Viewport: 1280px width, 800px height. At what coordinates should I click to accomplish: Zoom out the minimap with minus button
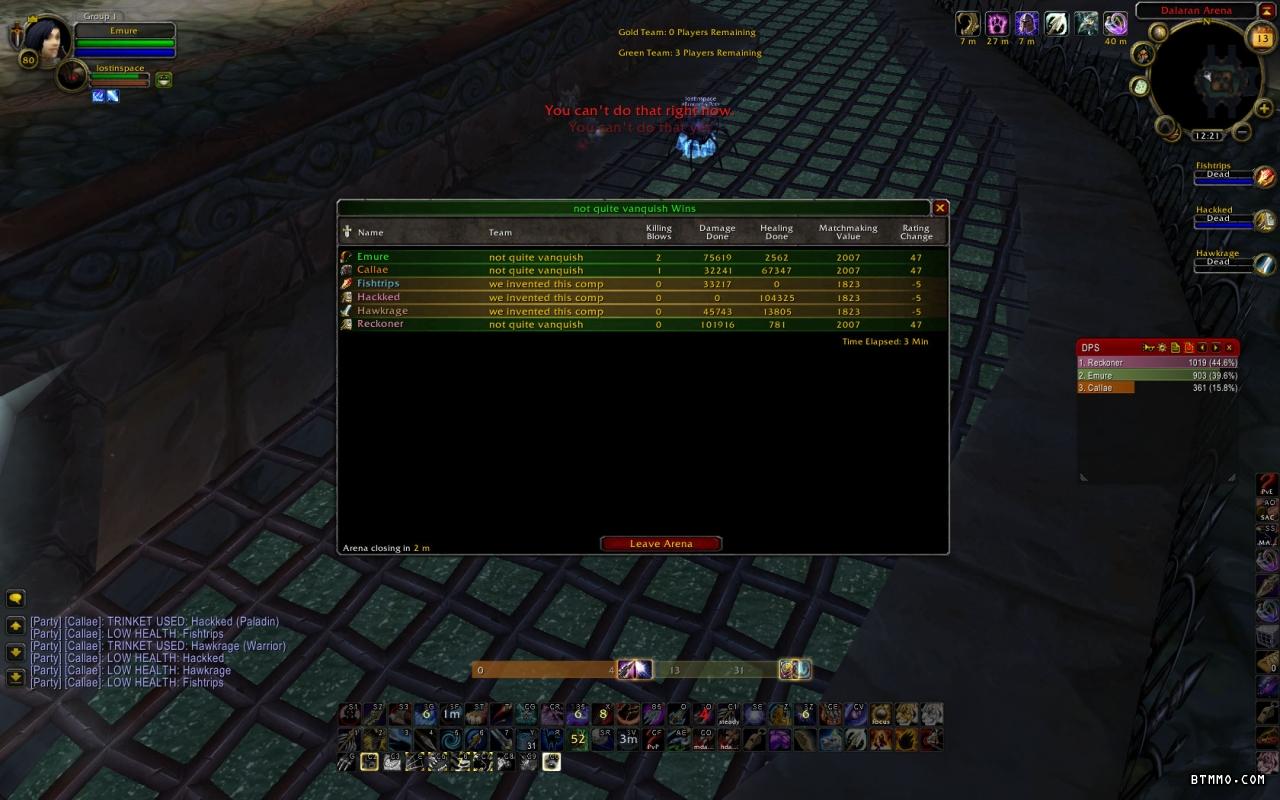click(x=1242, y=131)
